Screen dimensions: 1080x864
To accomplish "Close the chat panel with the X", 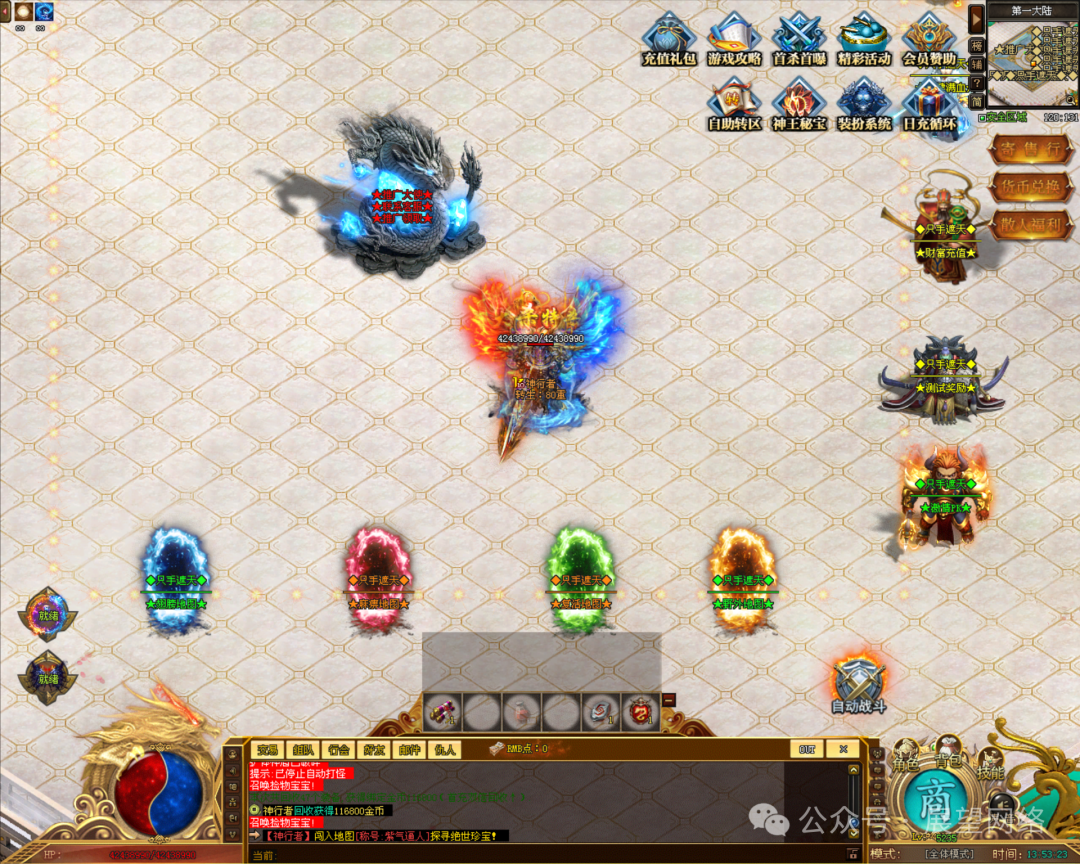I will coord(843,749).
